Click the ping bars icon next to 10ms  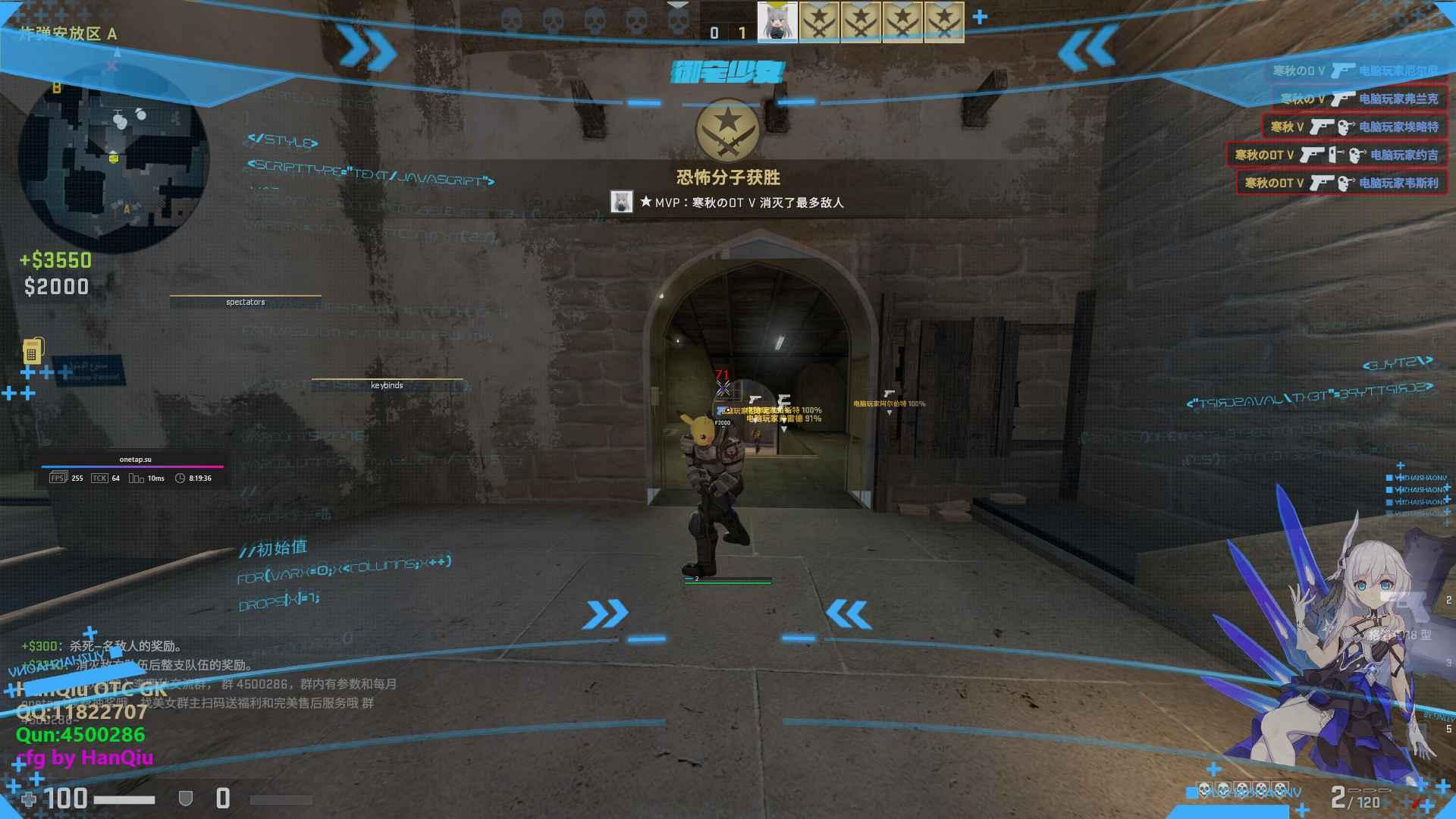coord(137,479)
